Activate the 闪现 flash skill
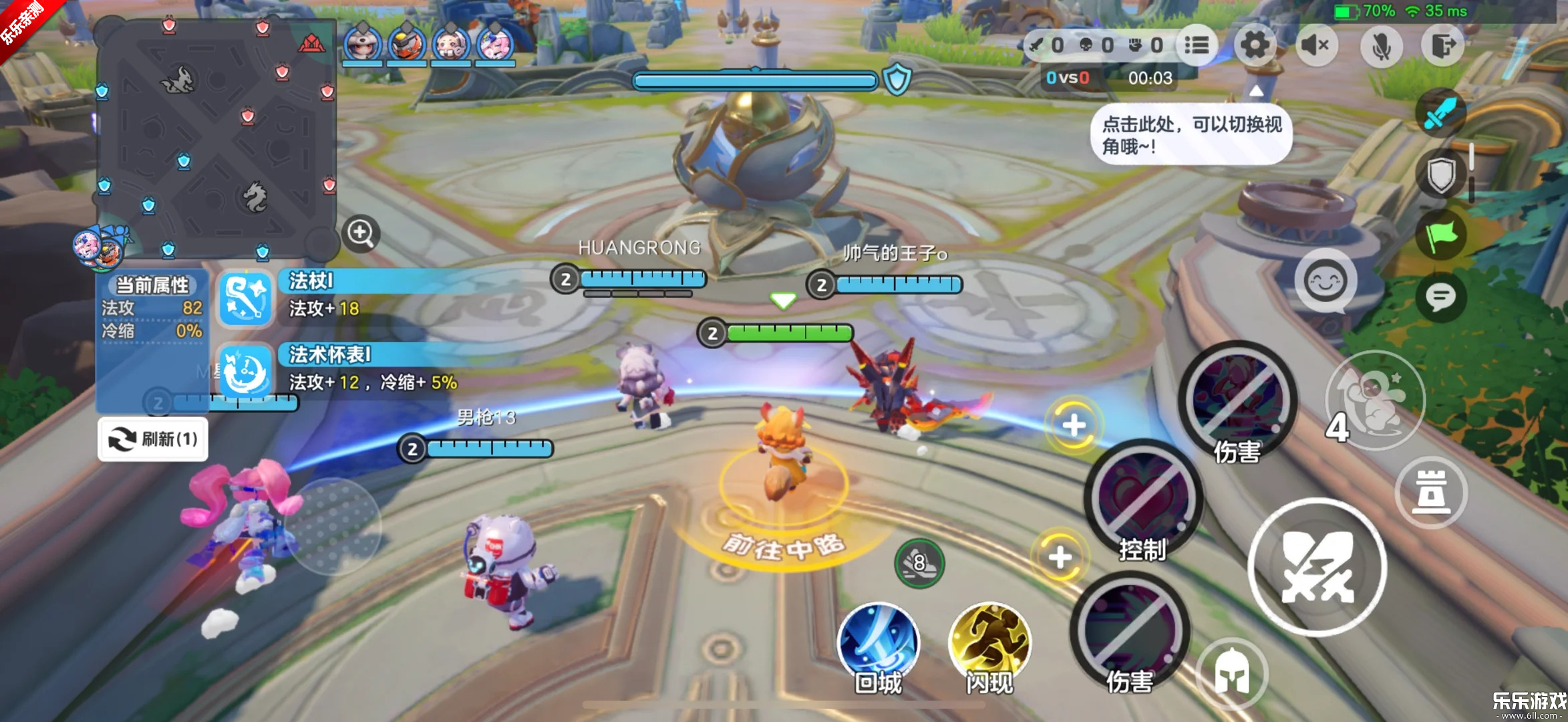1568x722 pixels. (989, 643)
